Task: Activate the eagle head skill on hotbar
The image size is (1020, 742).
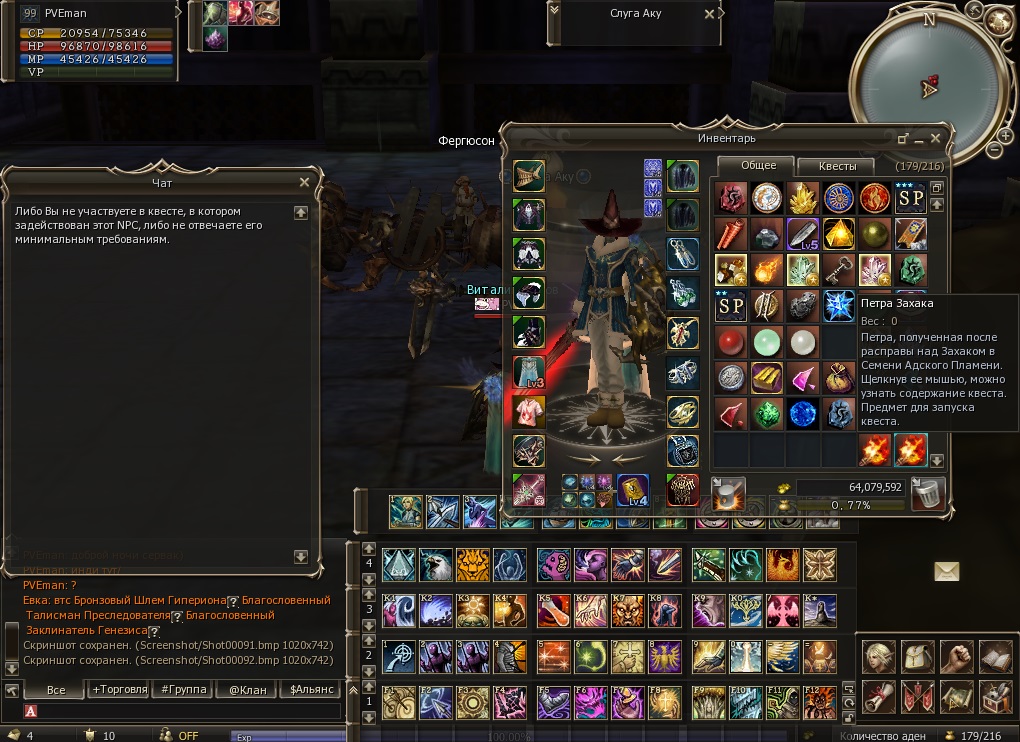Action: click(x=435, y=565)
